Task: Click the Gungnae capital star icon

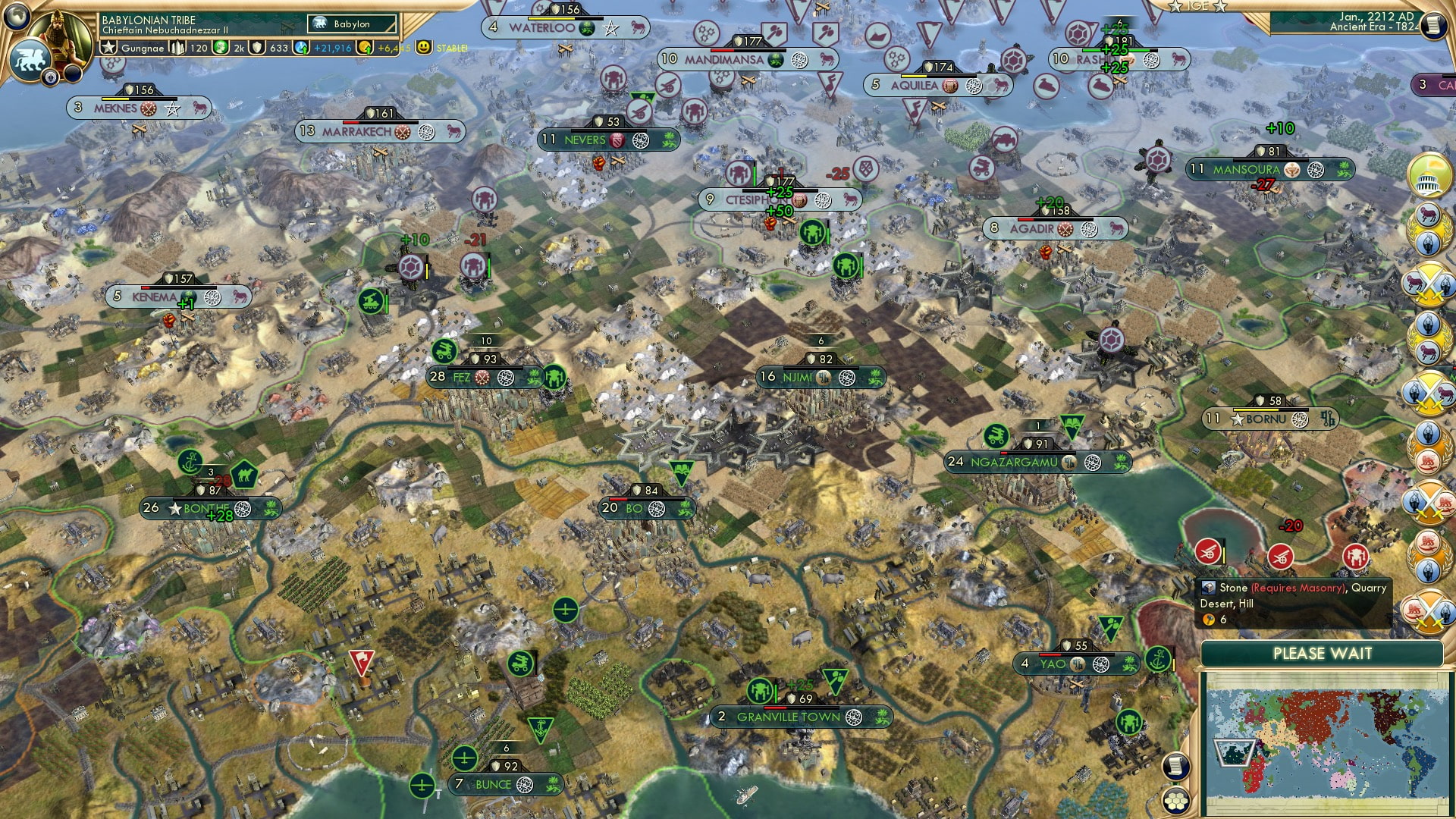Action: tap(109, 48)
